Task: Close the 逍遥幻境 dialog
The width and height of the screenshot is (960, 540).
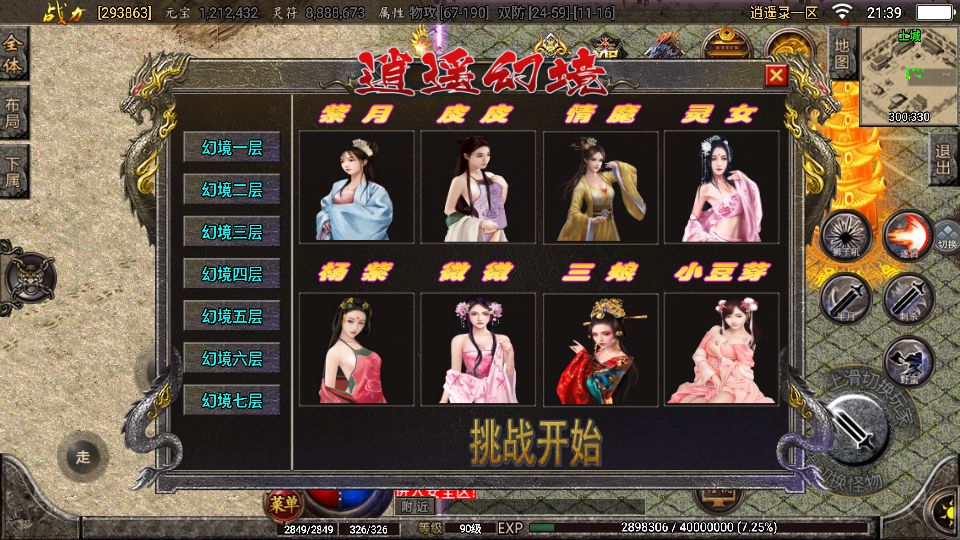Action: coord(776,76)
